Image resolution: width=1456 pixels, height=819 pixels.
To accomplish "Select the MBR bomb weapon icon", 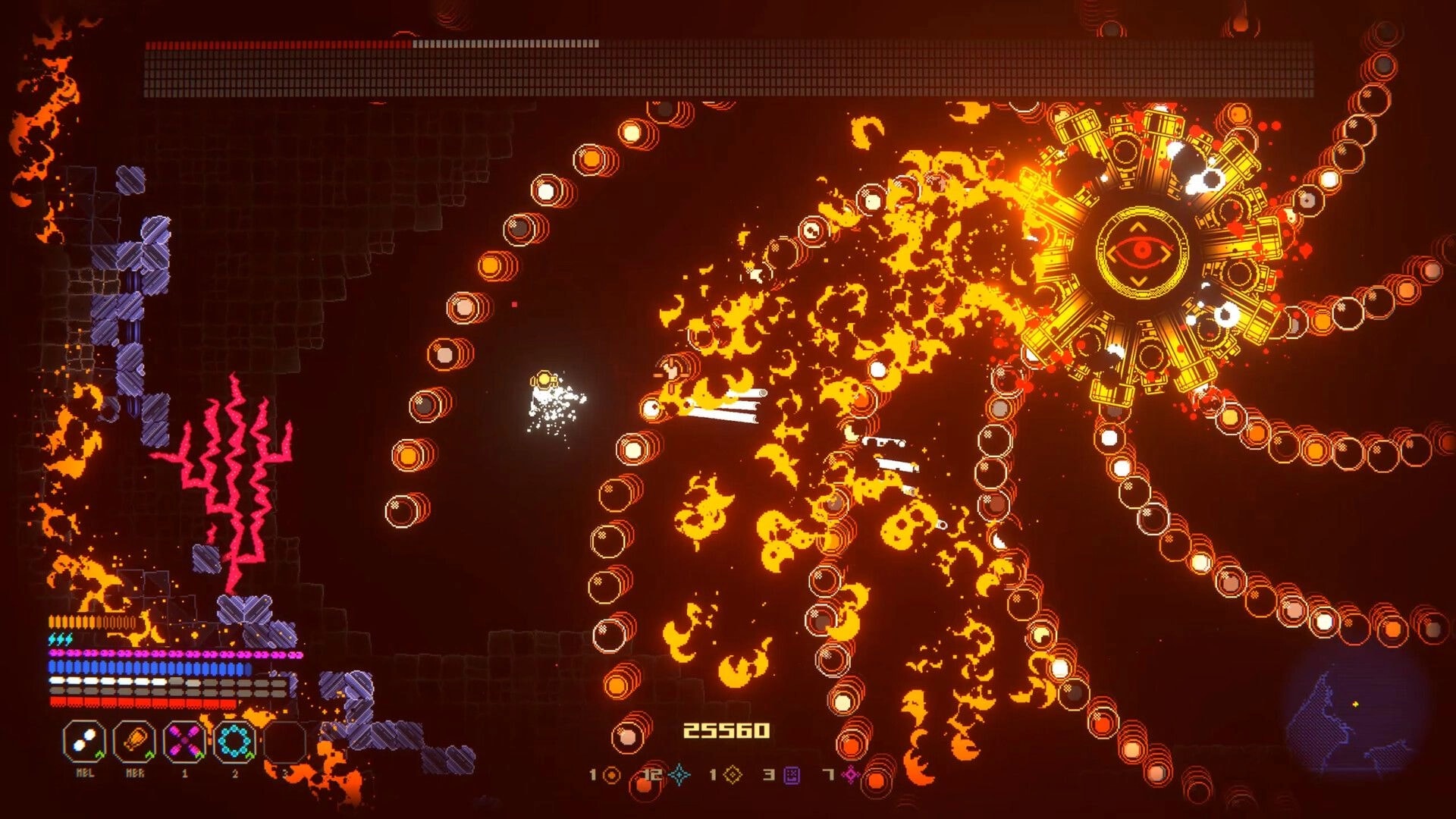I will tap(134, 739).
